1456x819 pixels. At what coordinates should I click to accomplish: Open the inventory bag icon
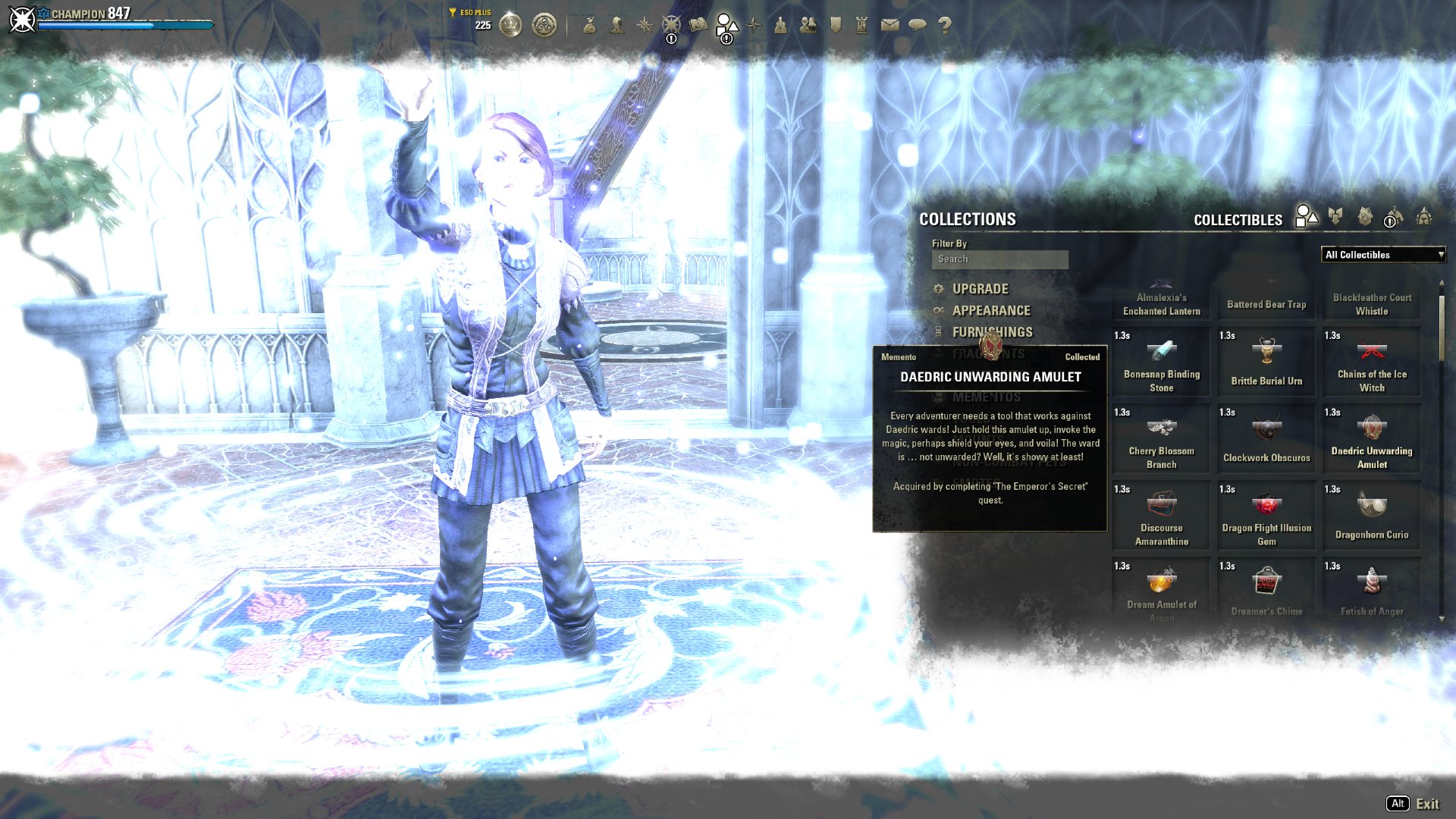[591, 26]
